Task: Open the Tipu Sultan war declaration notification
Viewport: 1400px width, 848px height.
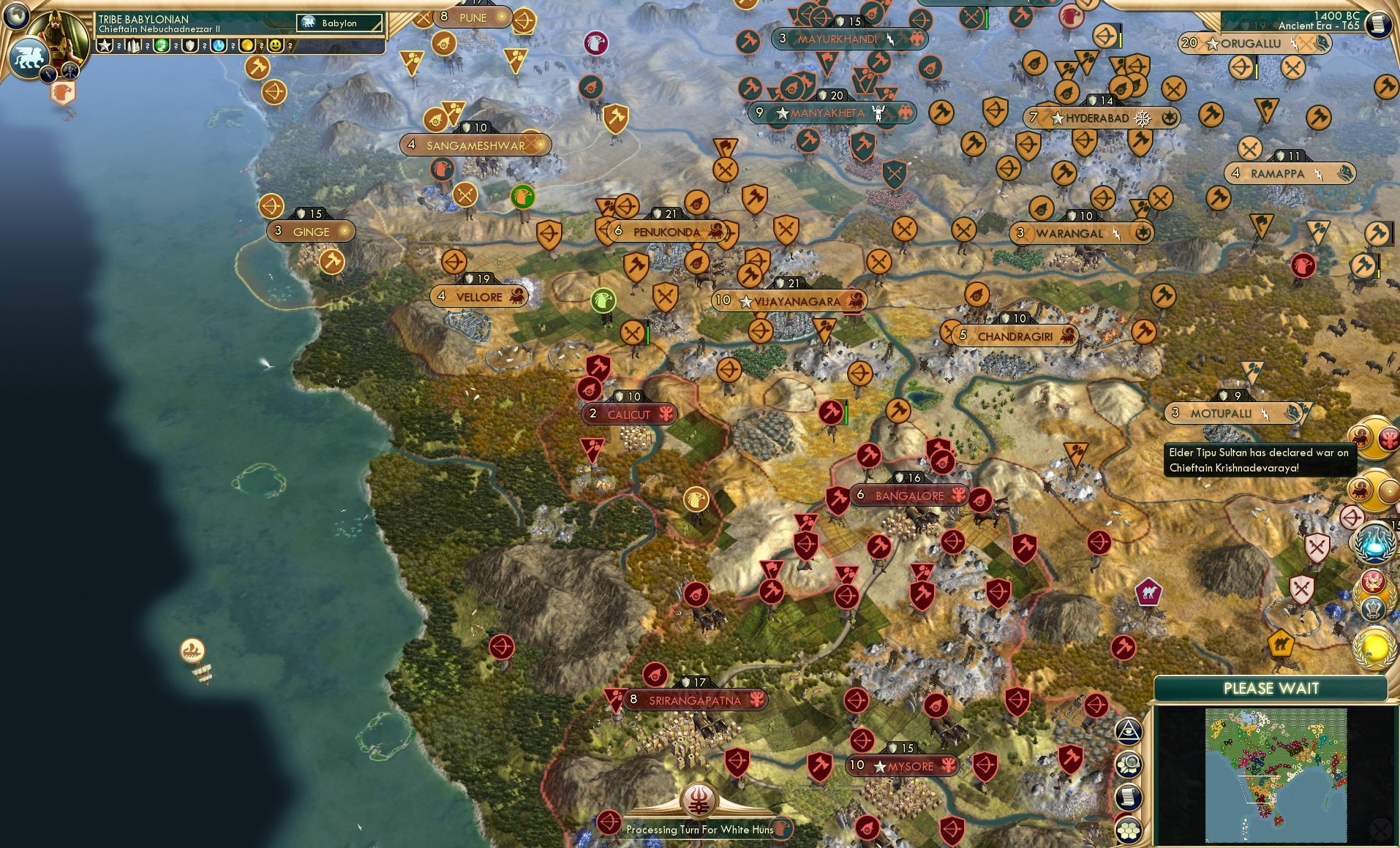Action: (x=1260, y=461)
